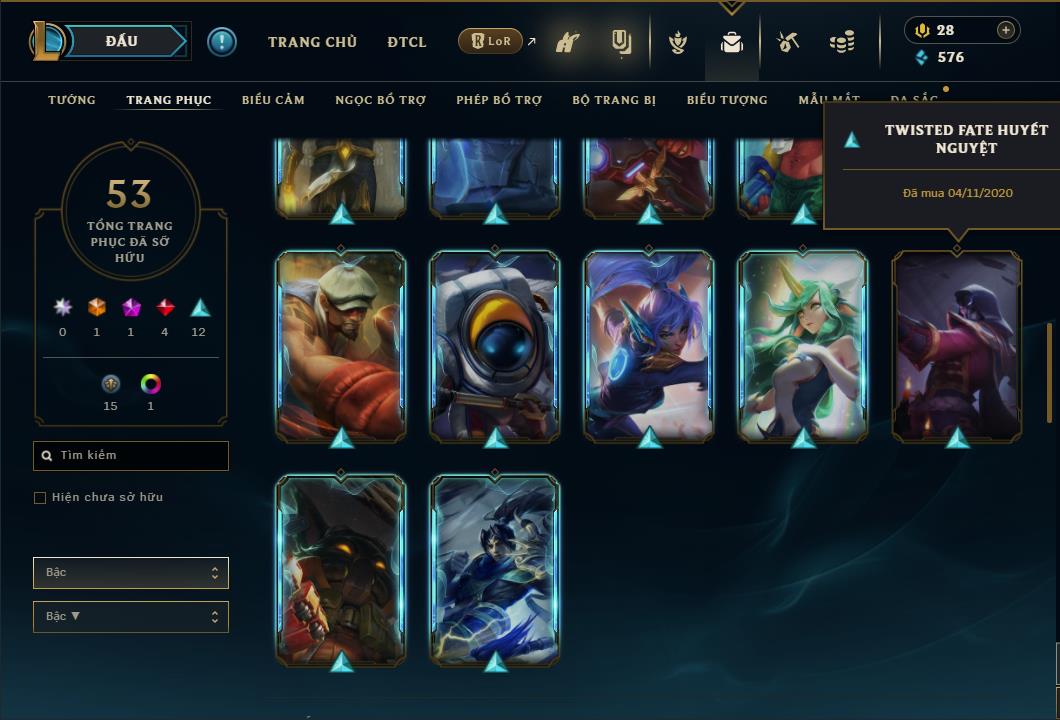Image resolution: width=1060 pixels, height=720 pixels.
Task: Switch to the BIỂU TƯỢNG tab
Action: (x=727, y=100)
